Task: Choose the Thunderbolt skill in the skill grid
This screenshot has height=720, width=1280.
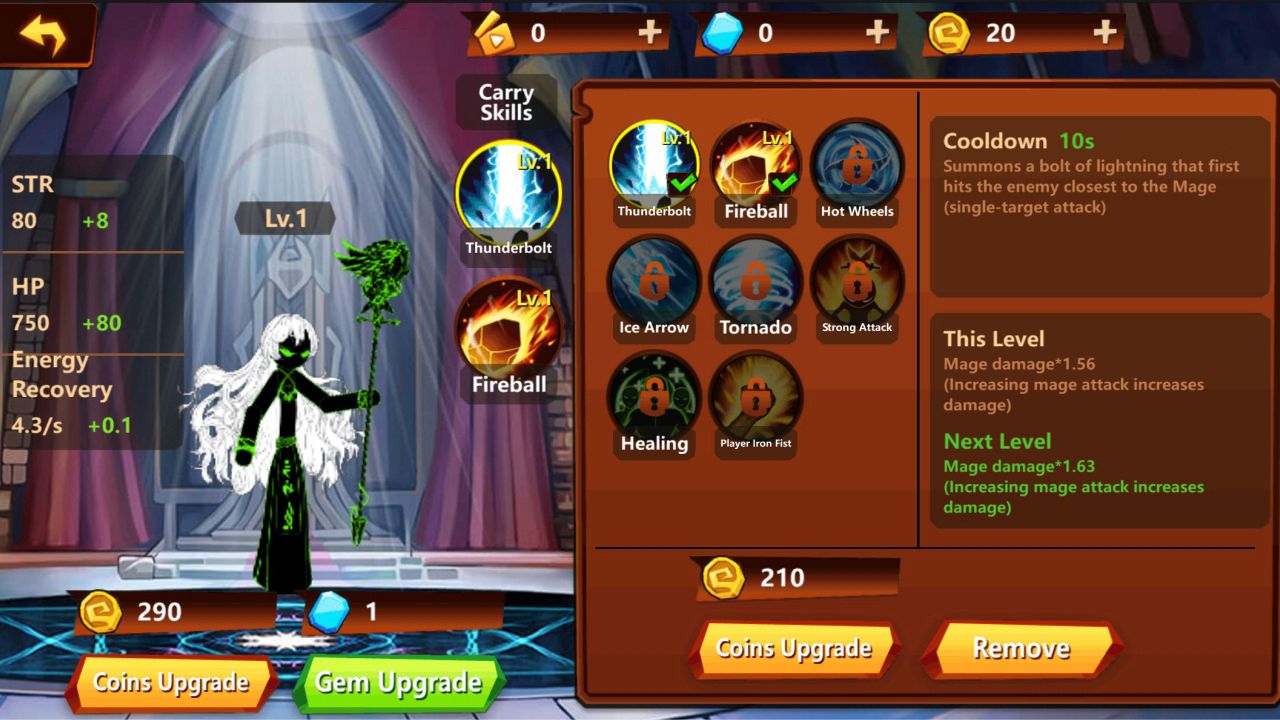Action: click(654, 166)
